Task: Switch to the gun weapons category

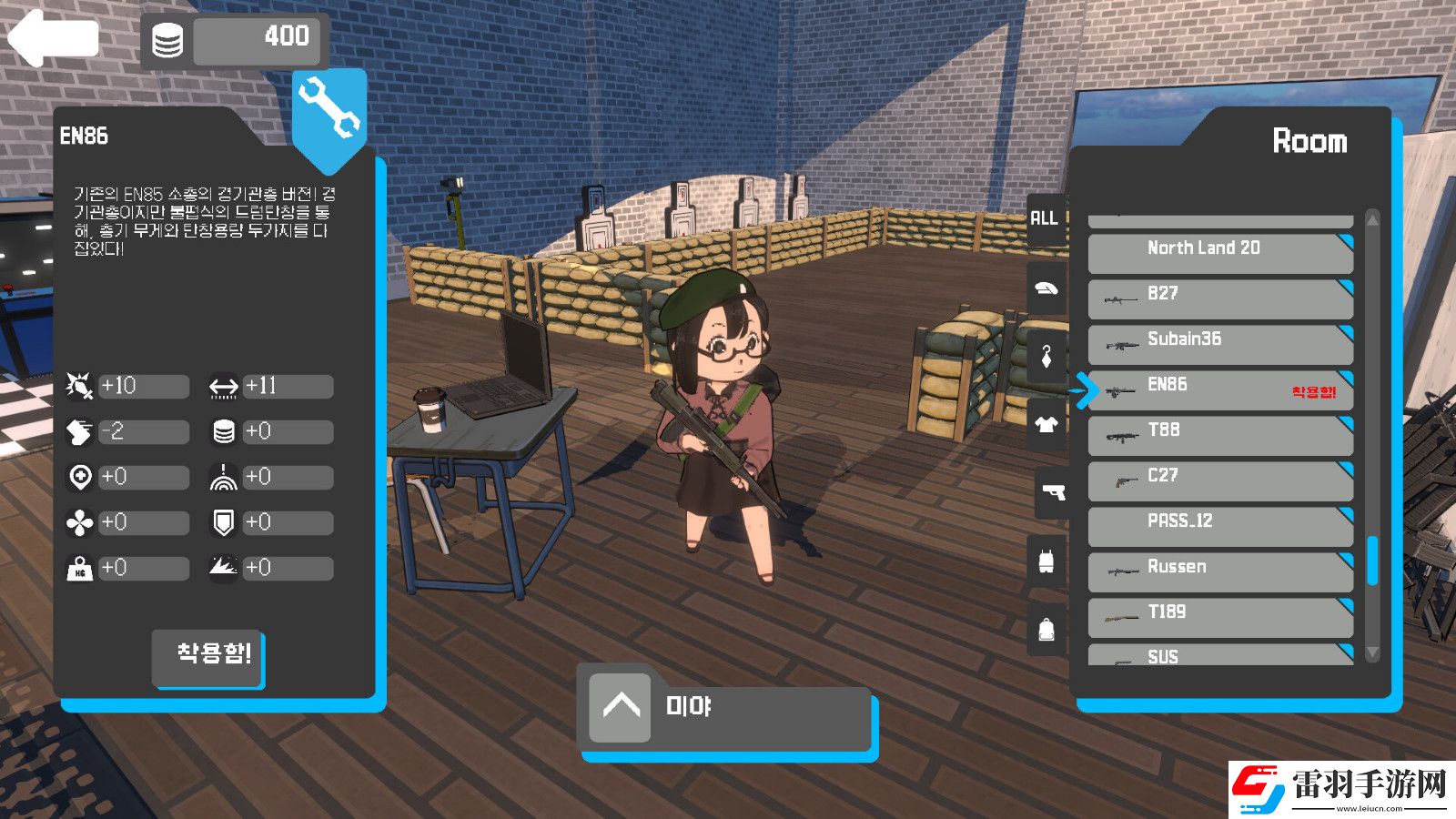Action: pos(1053,492)
